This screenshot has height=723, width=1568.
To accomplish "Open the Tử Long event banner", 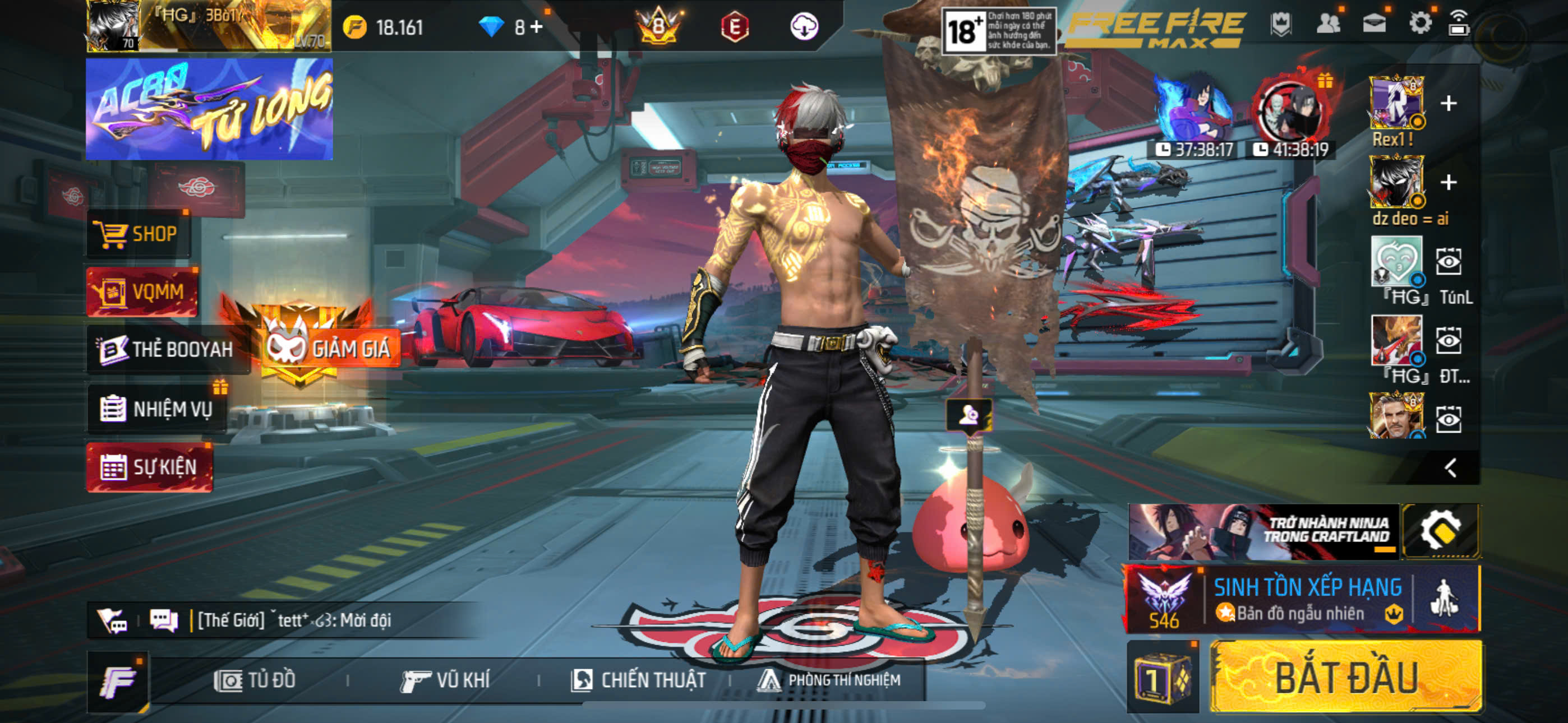I will (209, 109).
